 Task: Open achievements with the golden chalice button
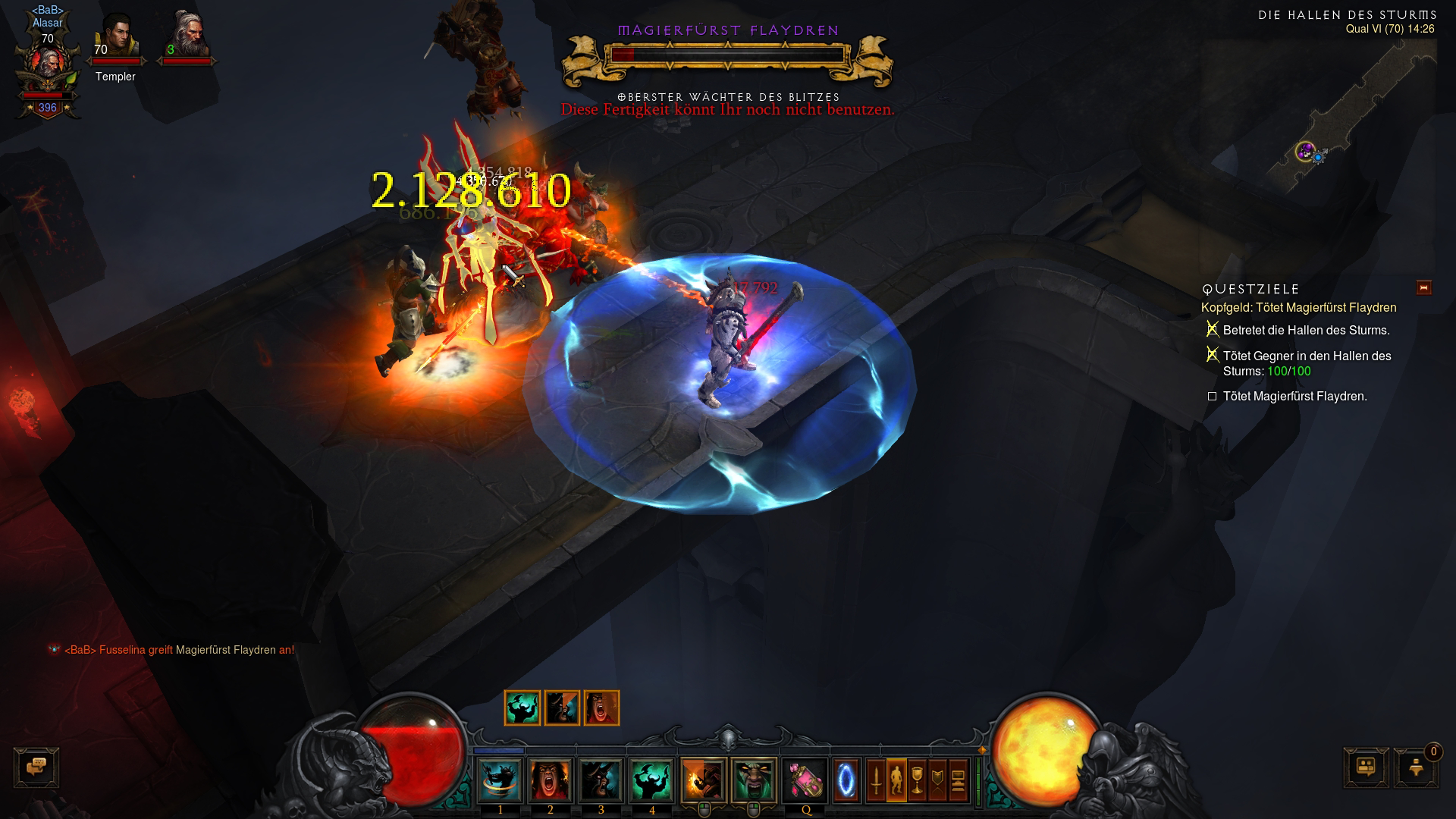(x=917, y=780)
